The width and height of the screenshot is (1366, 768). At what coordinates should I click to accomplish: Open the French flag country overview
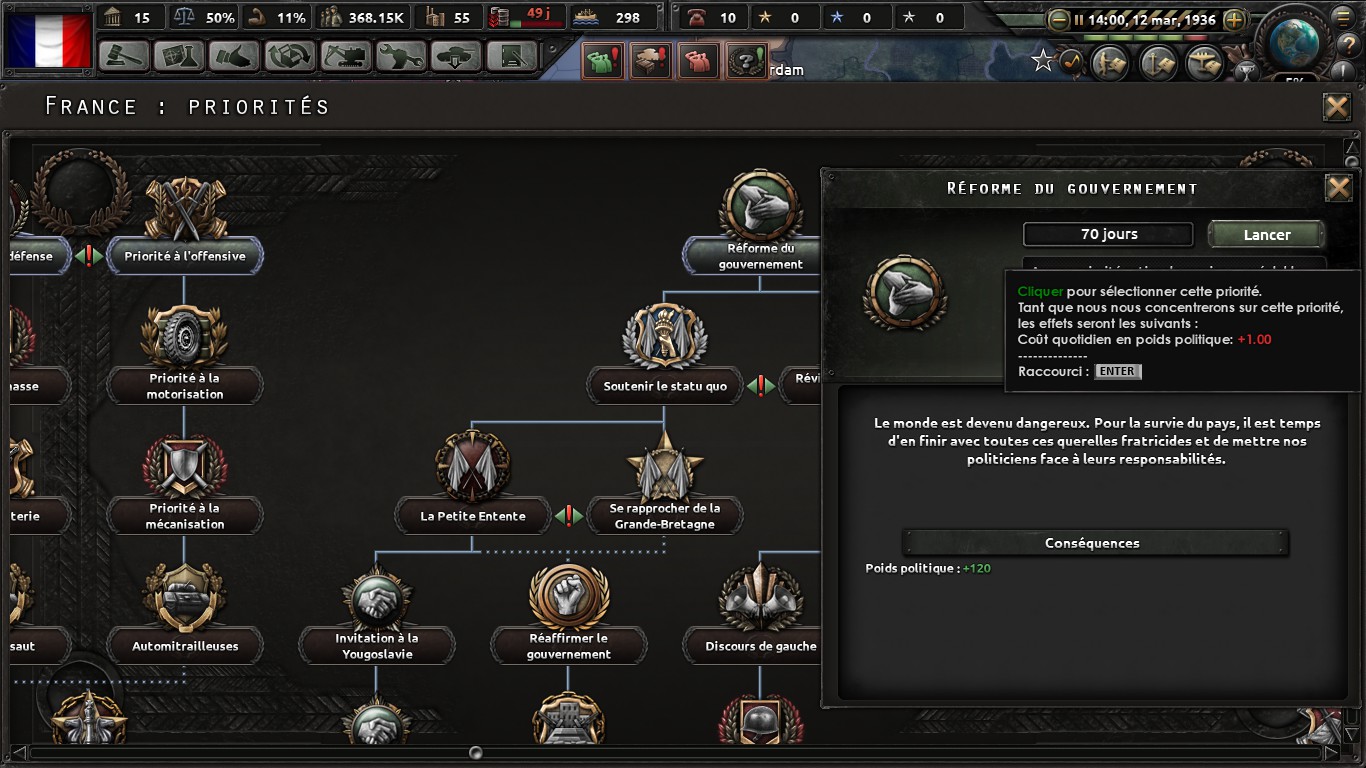[x=49, y=38]
